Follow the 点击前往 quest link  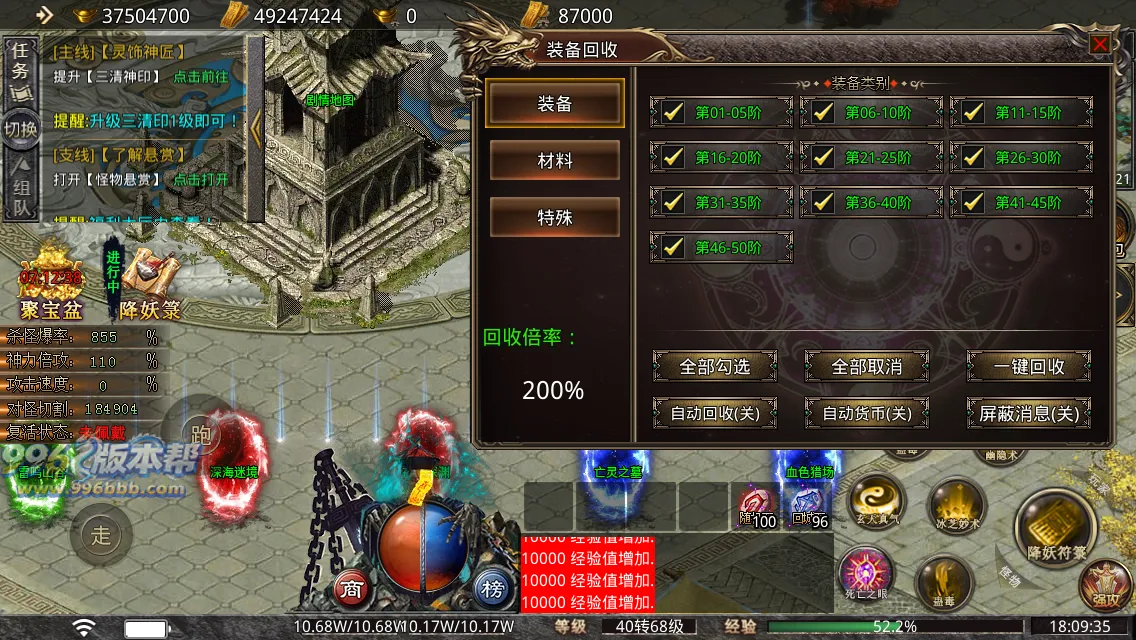click(x=201, y=76)
